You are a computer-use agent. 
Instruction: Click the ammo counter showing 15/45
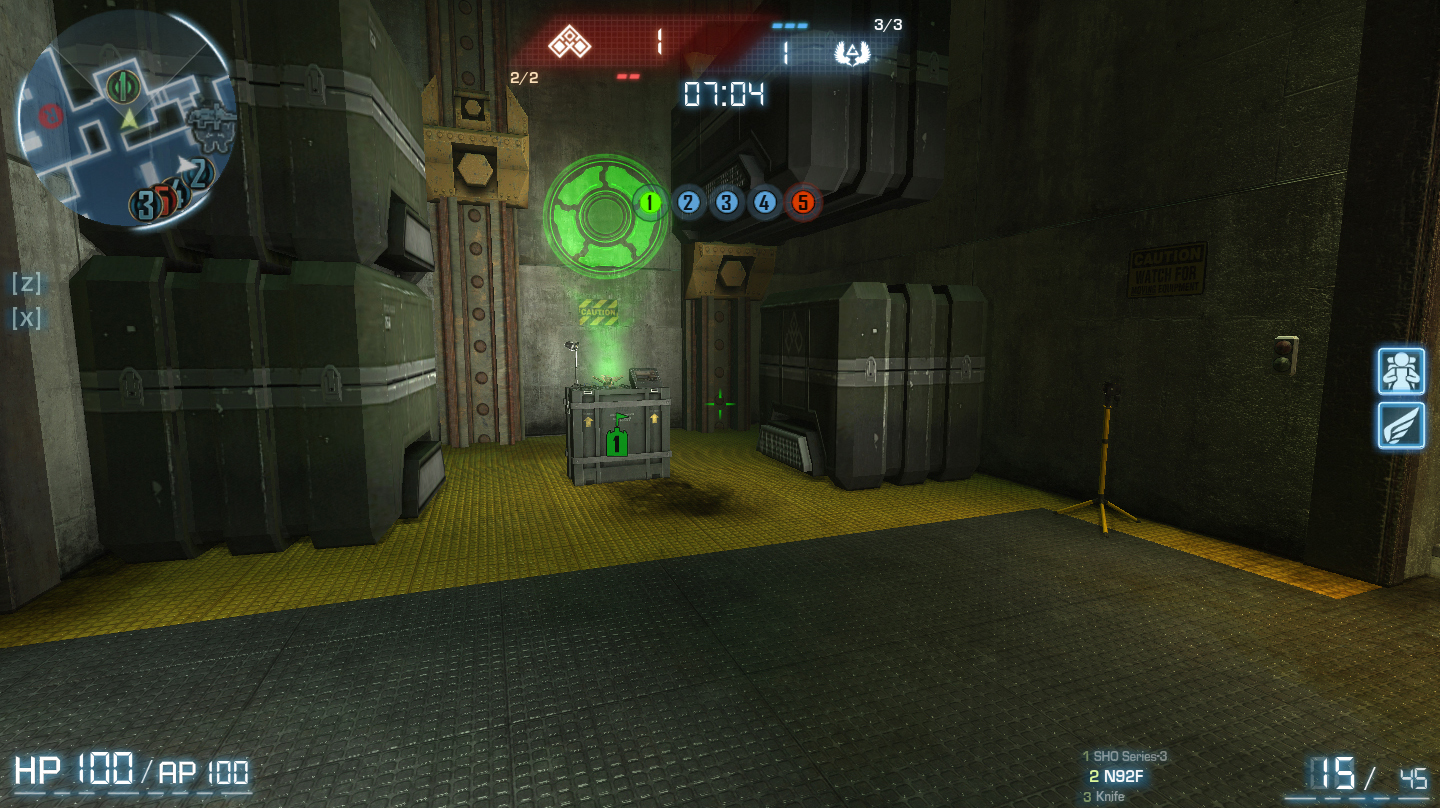(1370, 772)
